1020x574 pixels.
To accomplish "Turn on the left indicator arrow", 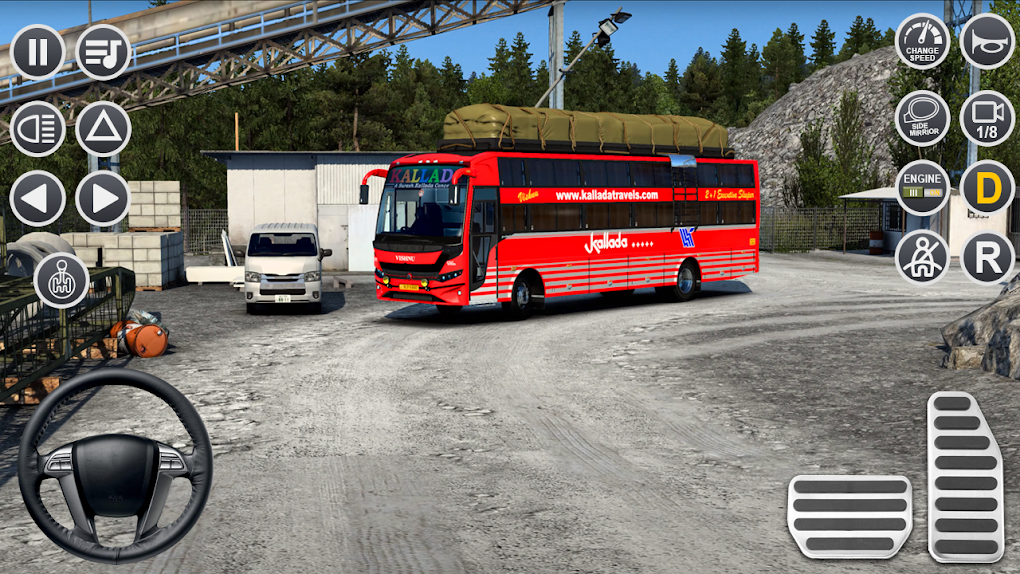I will (38, 198).
